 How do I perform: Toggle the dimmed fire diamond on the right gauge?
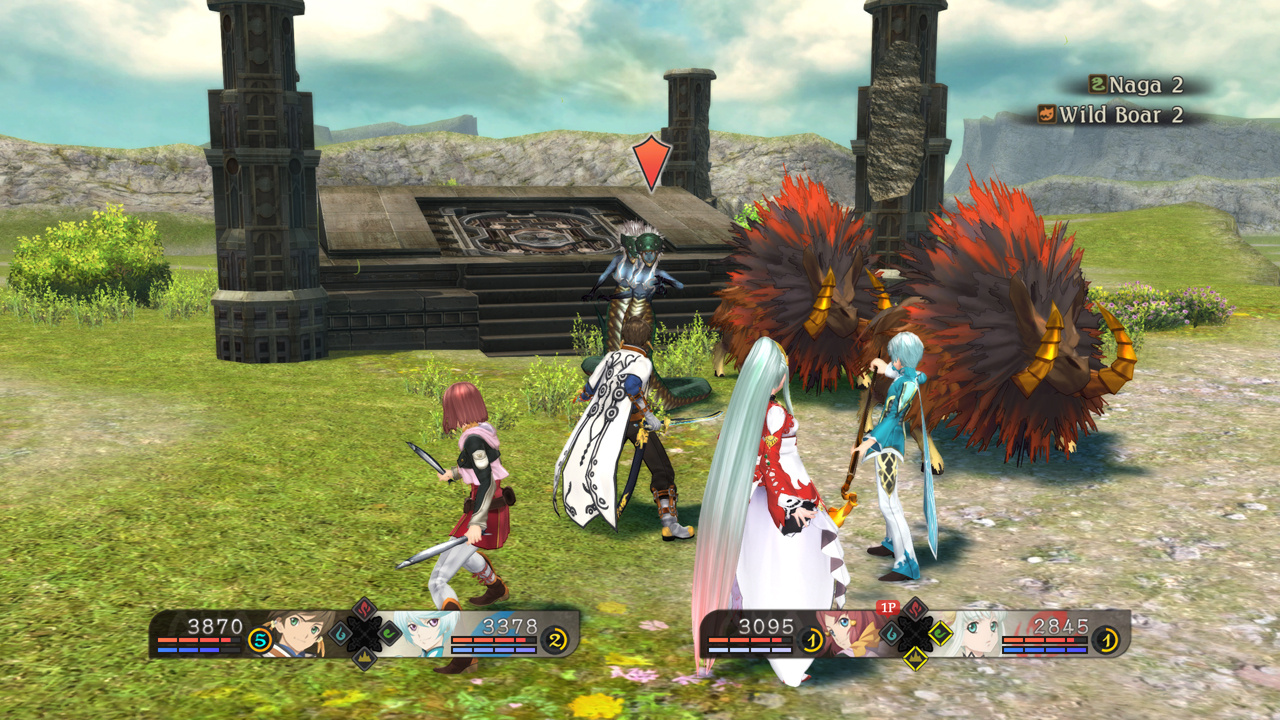(915, 608)
